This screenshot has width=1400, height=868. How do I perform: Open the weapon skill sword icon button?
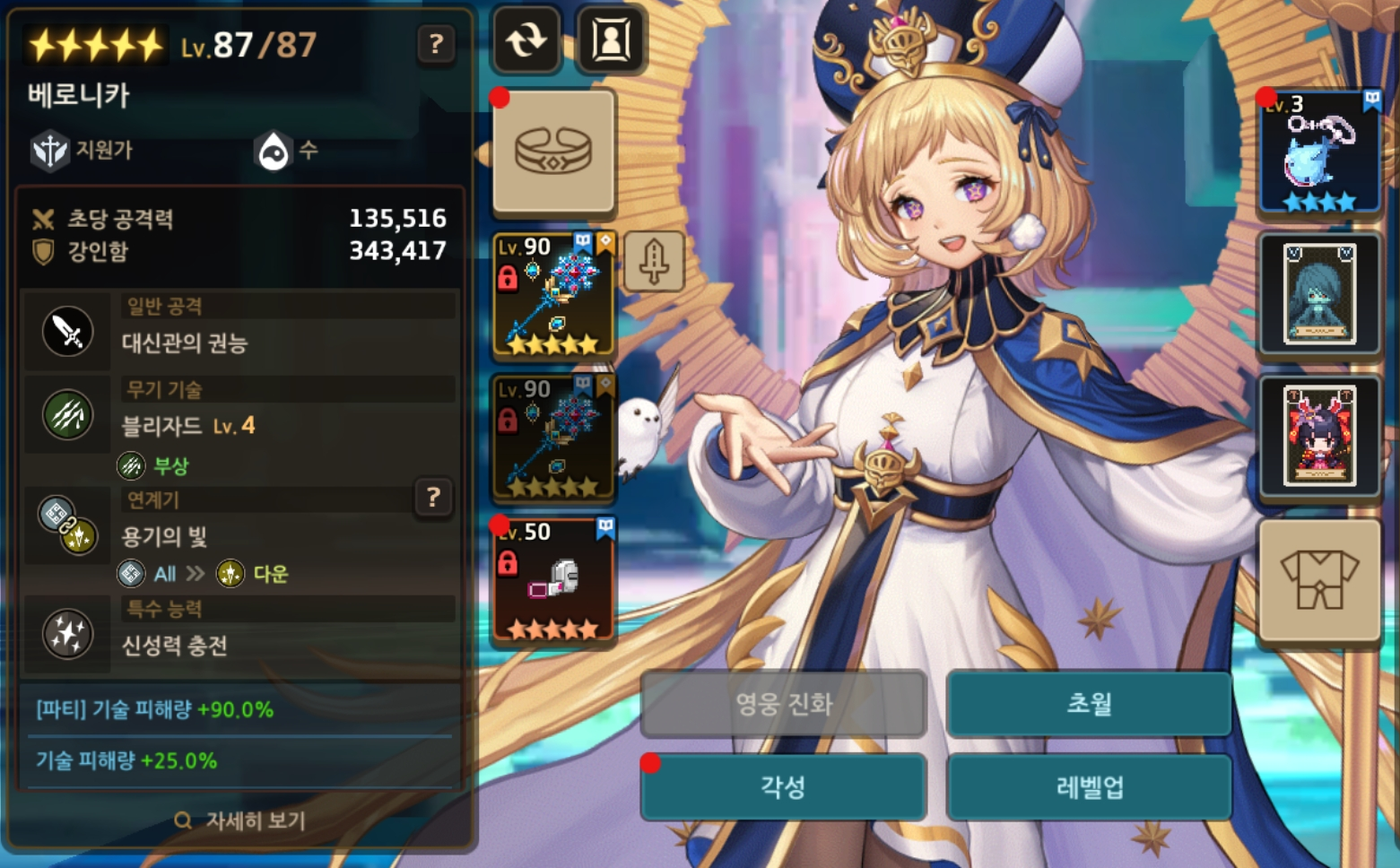tap(654, 261)
